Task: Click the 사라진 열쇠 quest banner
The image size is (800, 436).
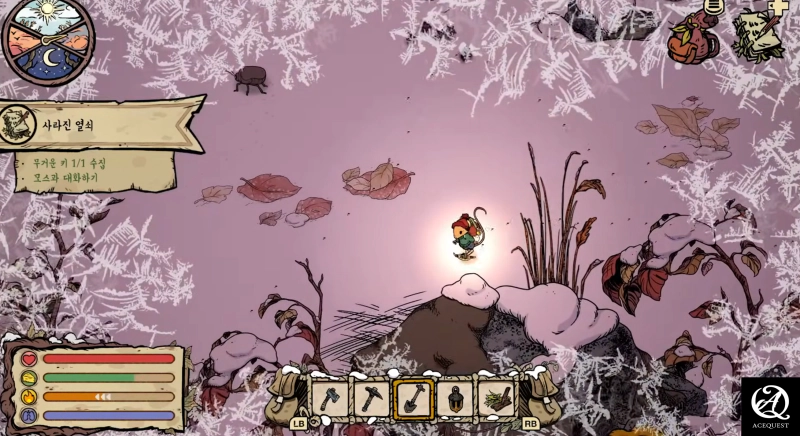Action: tap(100, 125)
